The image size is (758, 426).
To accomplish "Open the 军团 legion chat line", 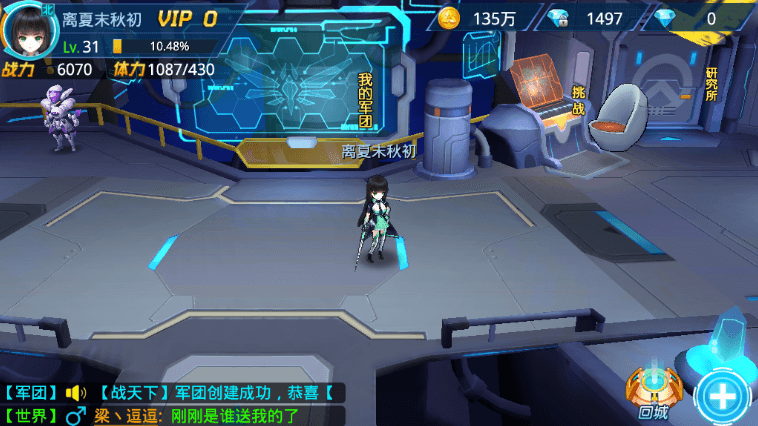I will pyautogui.click(x=172, y=393).
